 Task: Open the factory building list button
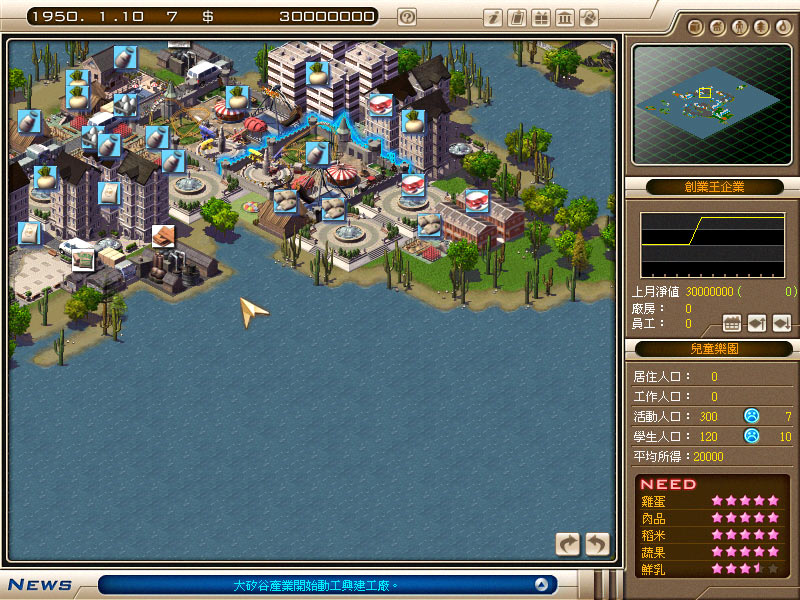[731, 323]
